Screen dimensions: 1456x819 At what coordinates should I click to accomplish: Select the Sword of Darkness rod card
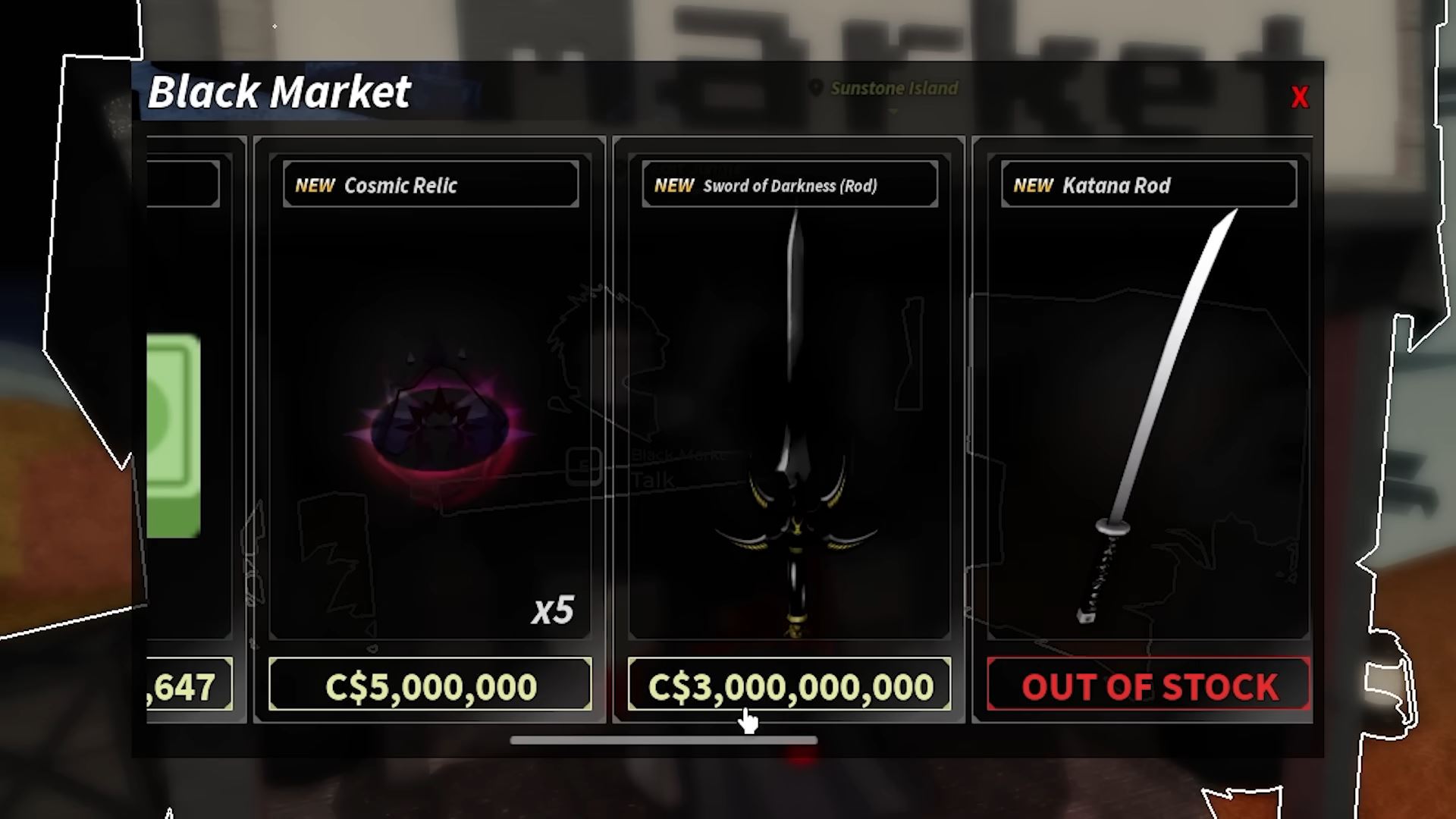[789, 425]
